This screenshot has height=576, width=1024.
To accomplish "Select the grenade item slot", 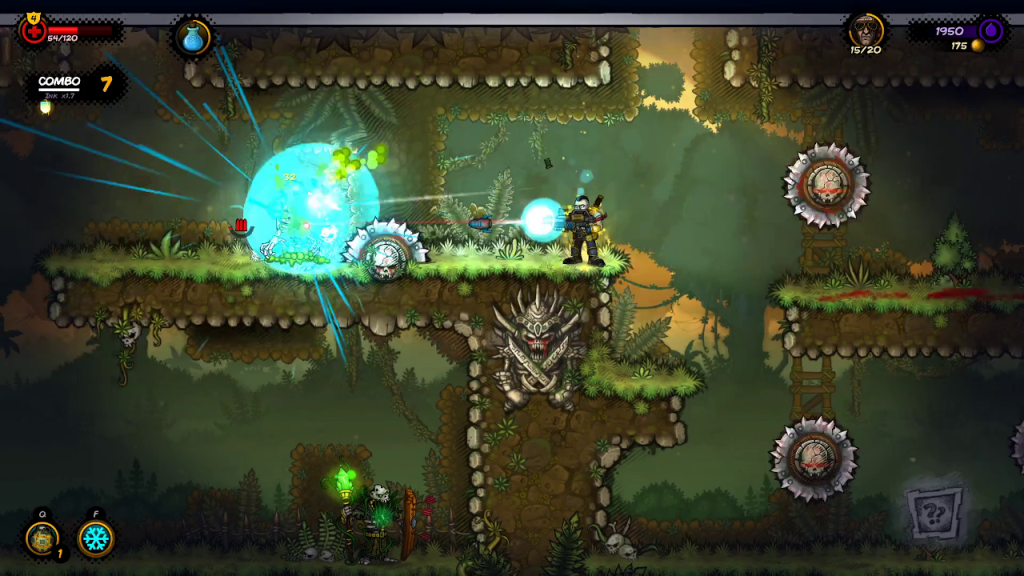I will (x=43, y=540).
